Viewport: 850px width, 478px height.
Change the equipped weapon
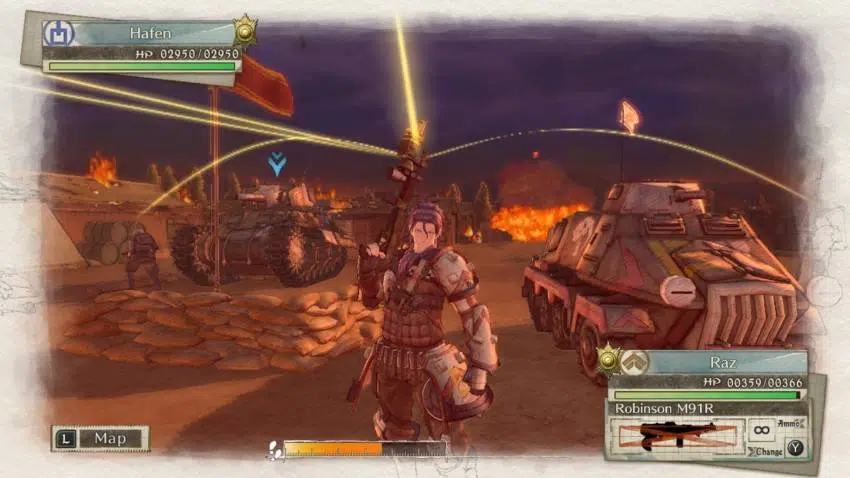[793, 447]
